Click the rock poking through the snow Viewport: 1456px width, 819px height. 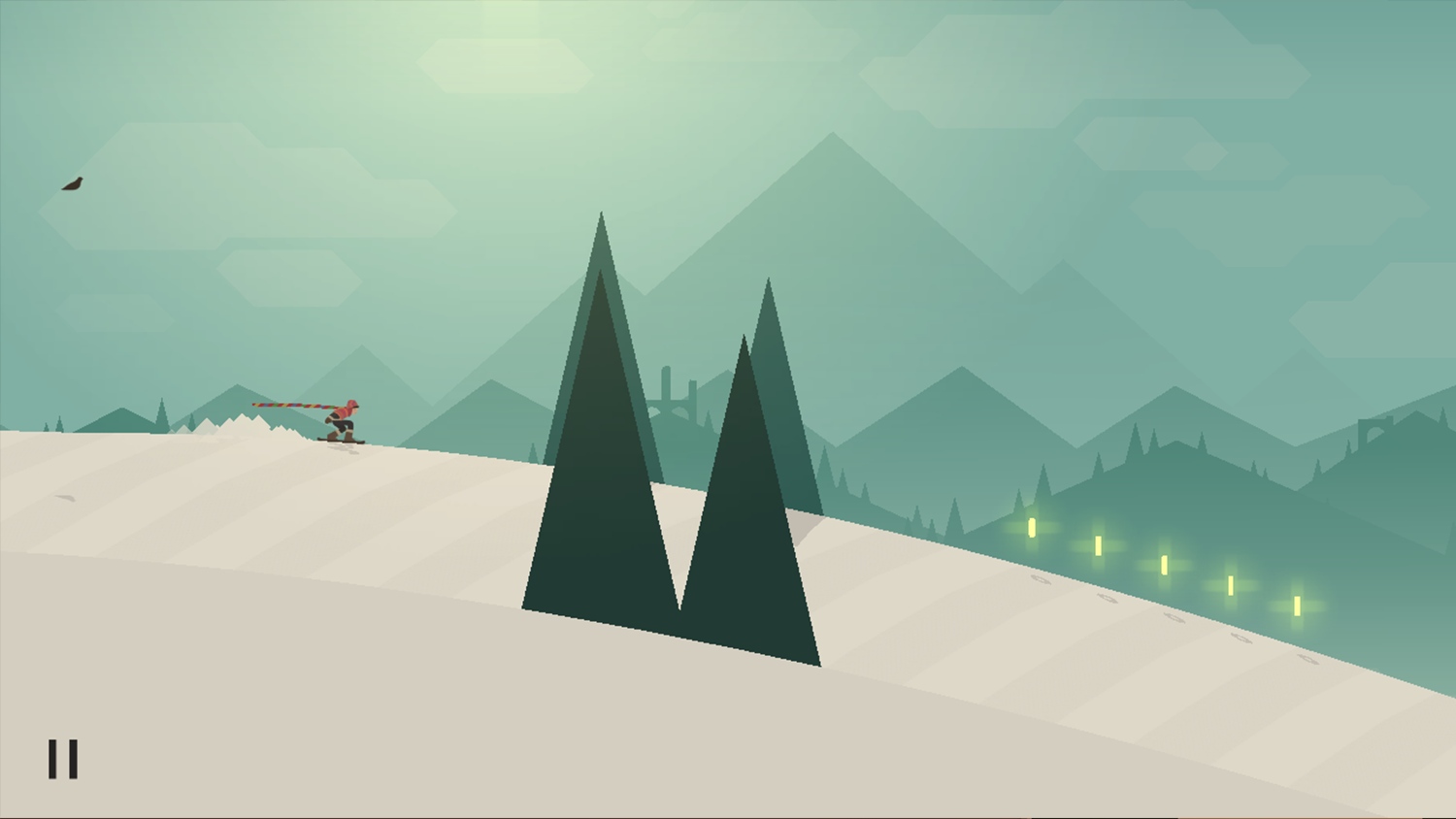click(x=68, y=497)
